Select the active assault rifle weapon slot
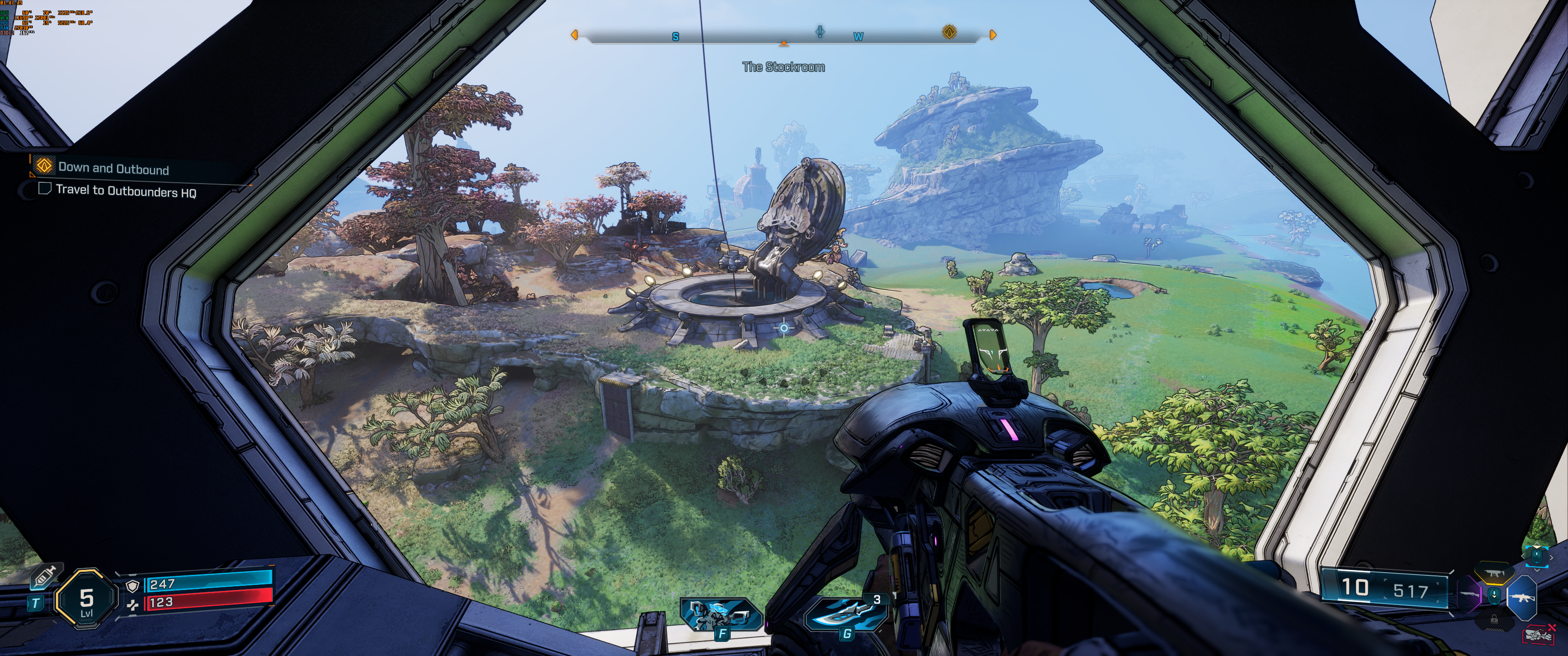The width and height of the screenshot is (1568, 656). [1522, 598]
